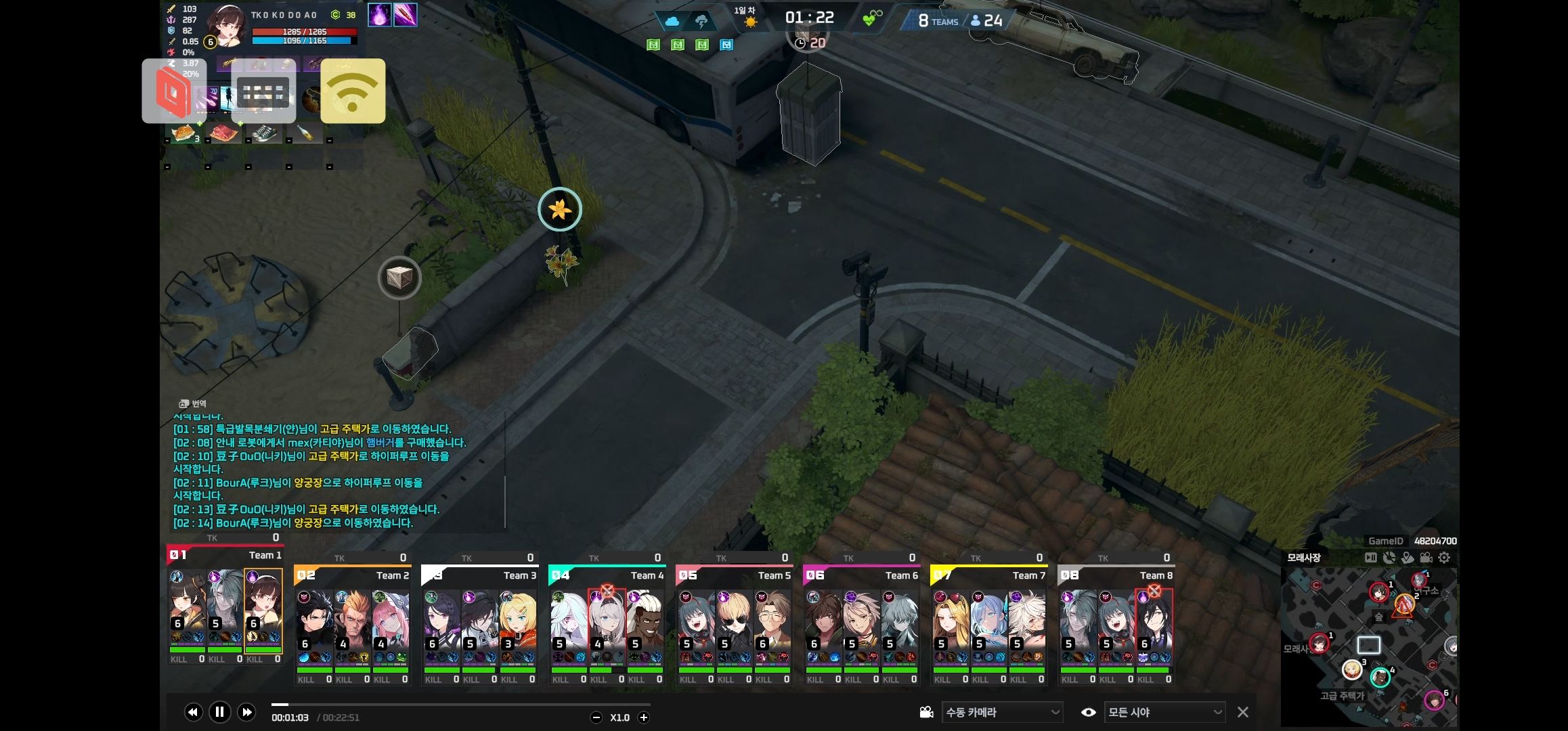Toggle the map pin icon above the minimap
The height and width of the screenshot is (731, 1568).
(x=1408, y=558)
